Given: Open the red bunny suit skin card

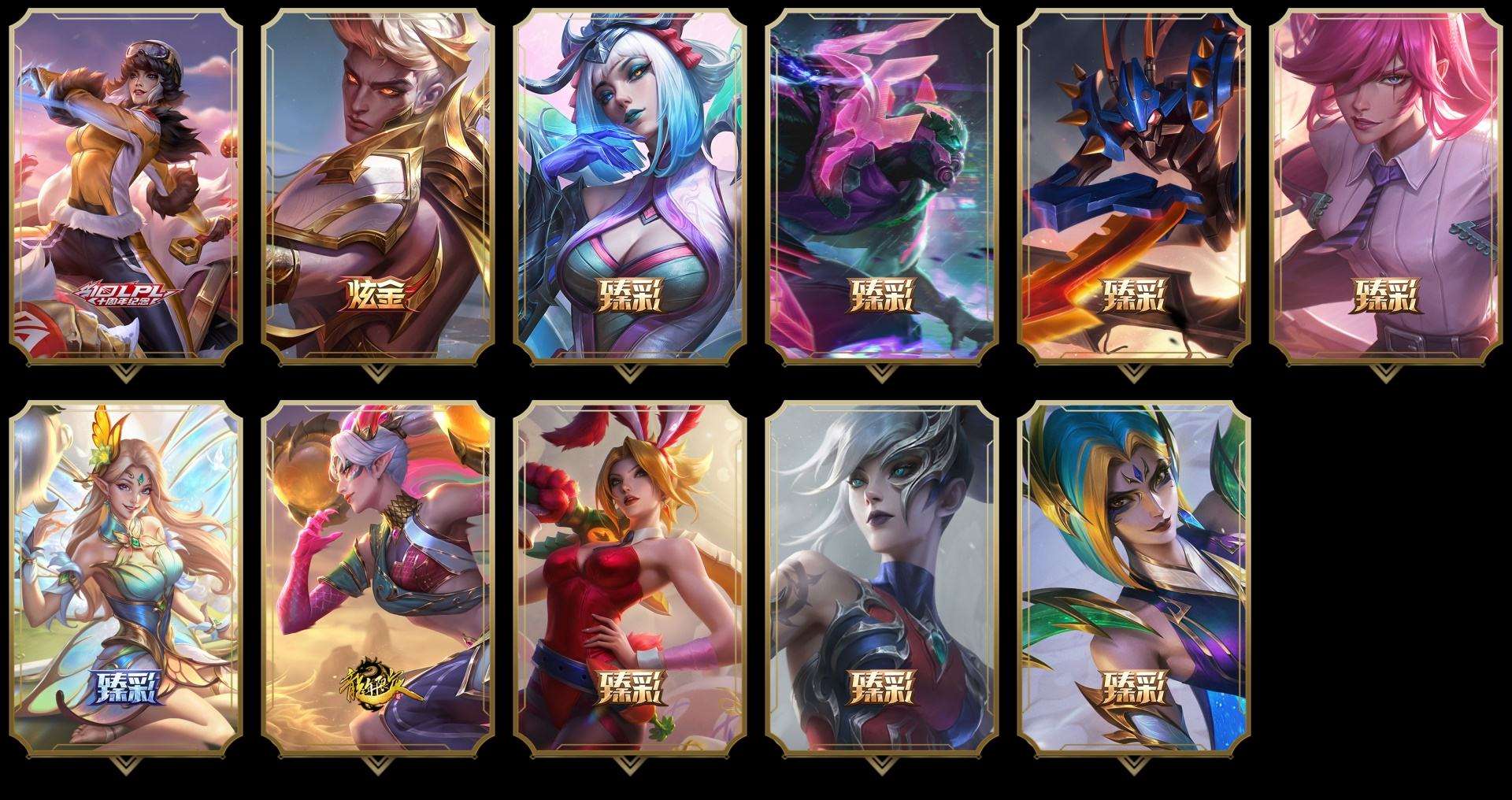Looking at the screenshot, I should pos(630,579).
